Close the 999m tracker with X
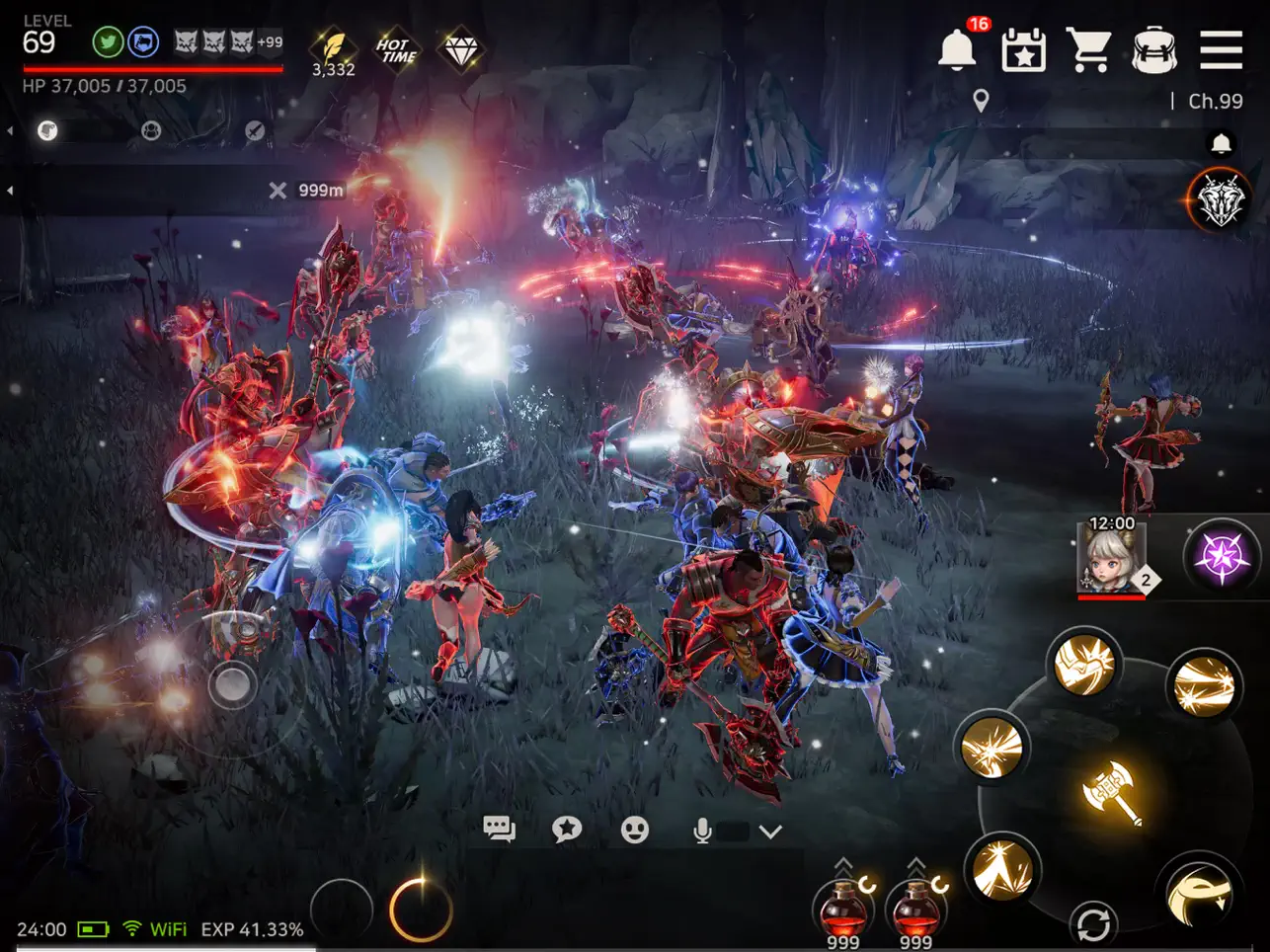Image resolution: width=1270 pixels, height=952 pixels. click(x=278, y=190)
